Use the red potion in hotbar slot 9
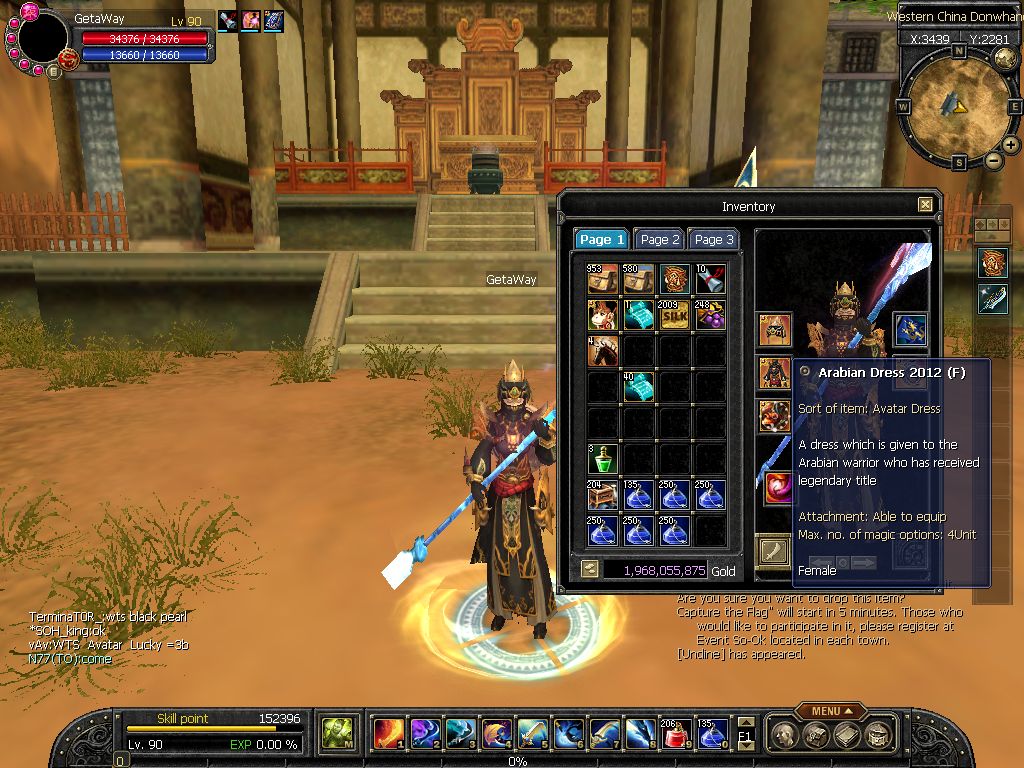1024x768 pixels. pyautogui.click(x=676, y=734)
